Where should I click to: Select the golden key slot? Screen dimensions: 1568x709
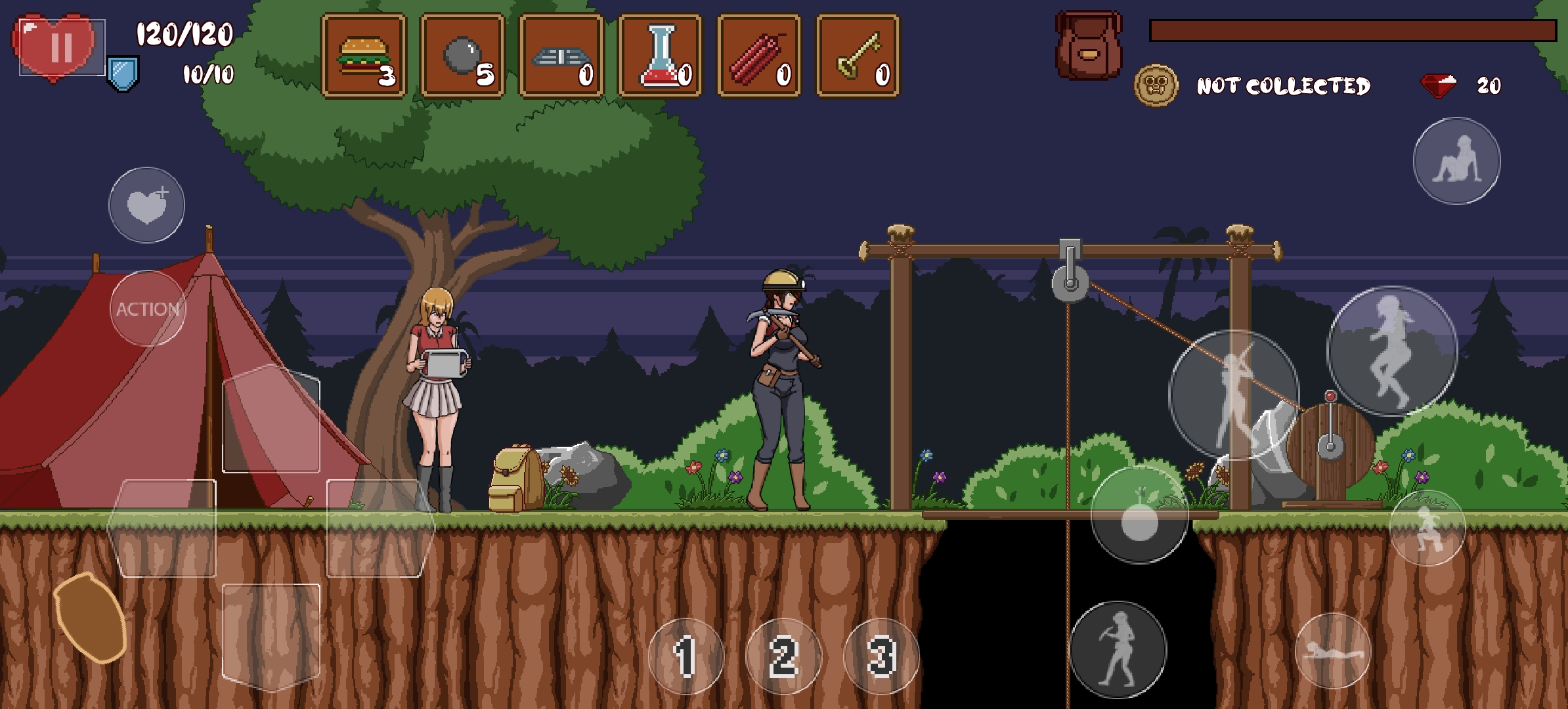tap(858, 56)
